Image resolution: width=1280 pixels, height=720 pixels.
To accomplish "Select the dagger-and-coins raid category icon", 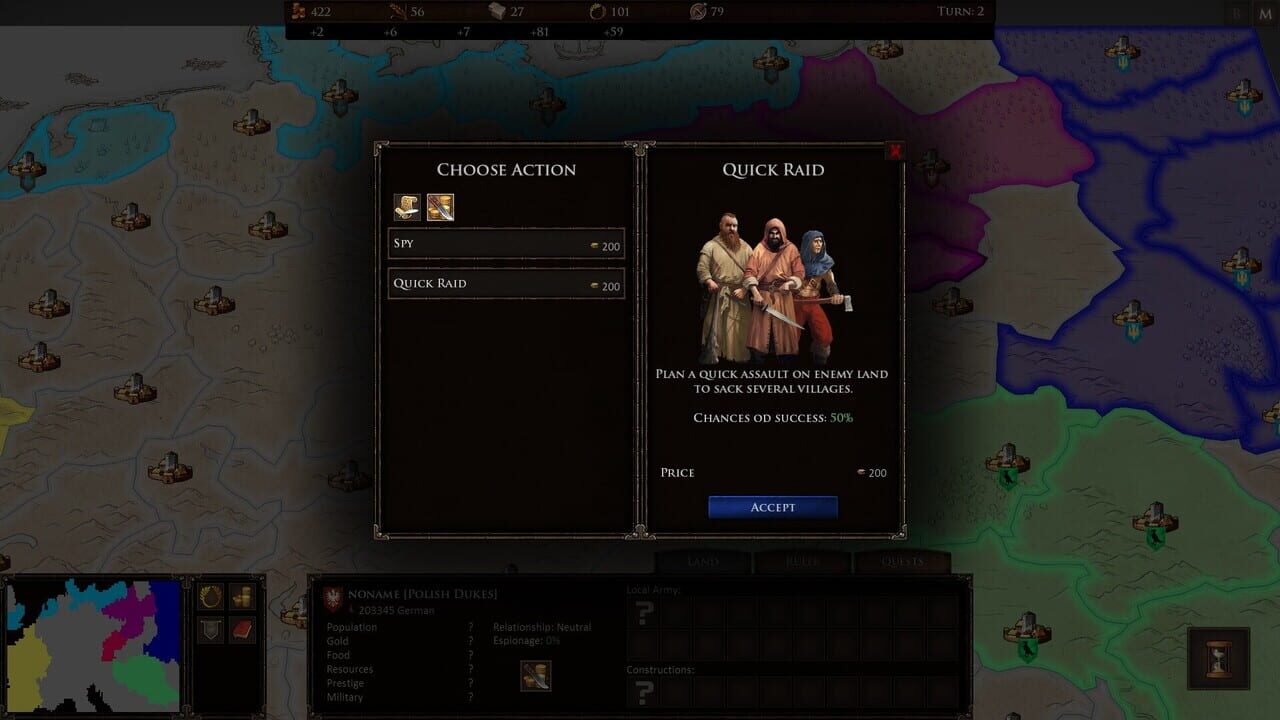I will (x=440, y=207).
